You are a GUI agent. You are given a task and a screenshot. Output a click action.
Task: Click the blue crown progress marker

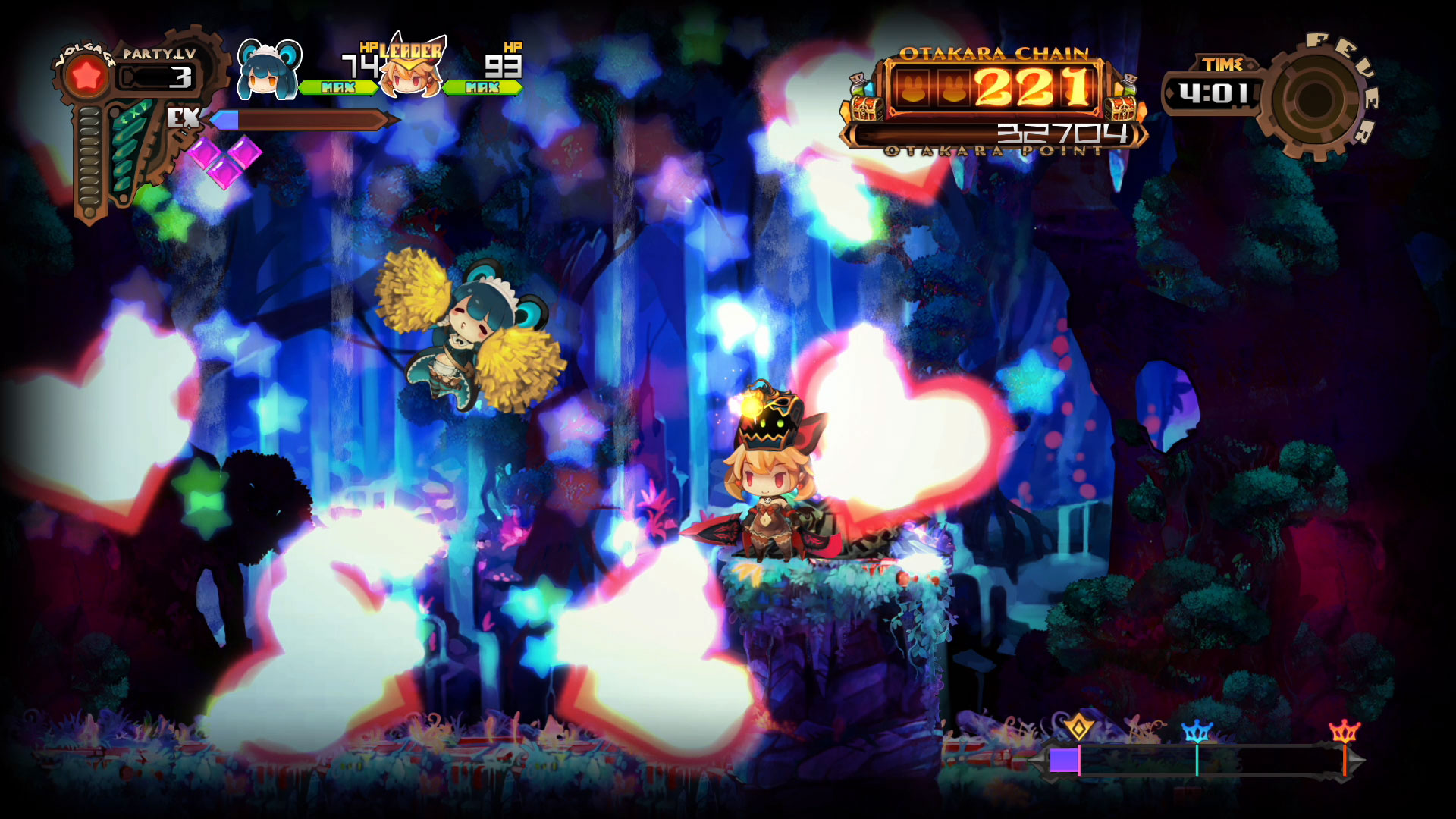1197,732
